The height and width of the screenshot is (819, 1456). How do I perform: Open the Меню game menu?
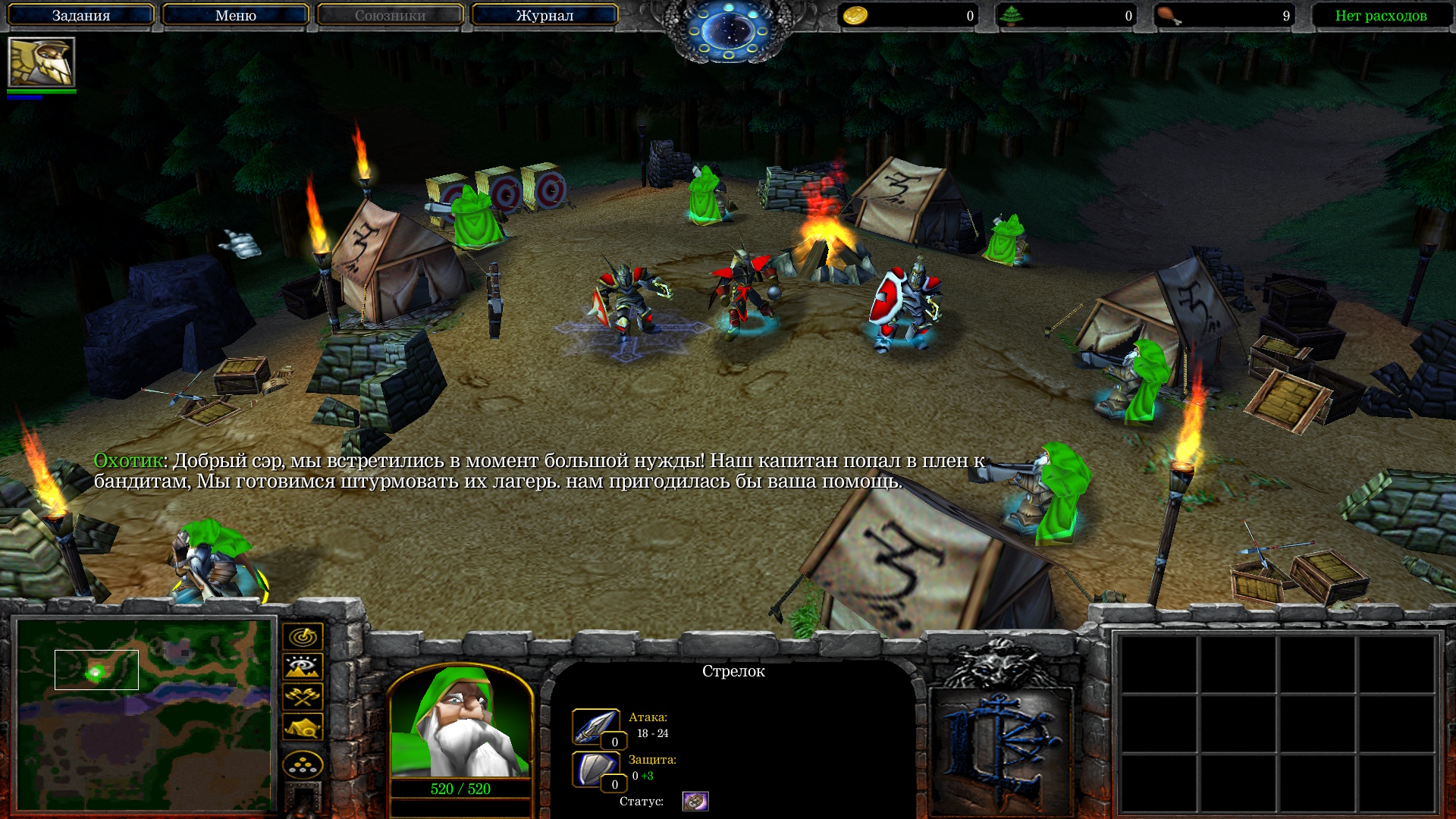point(235,15)
